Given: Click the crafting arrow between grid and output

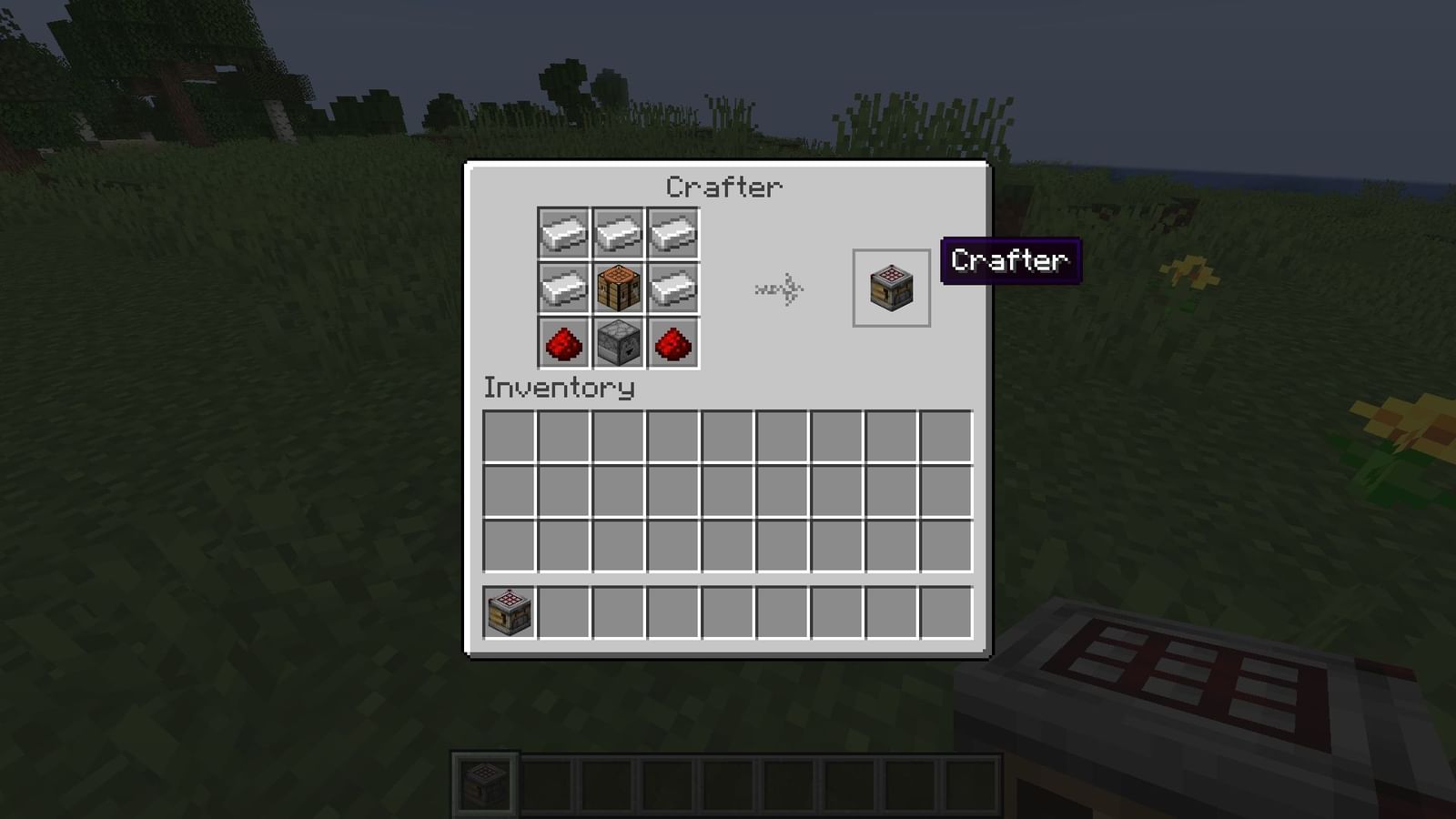Looking at the screenshot, I should click(780, 289).
